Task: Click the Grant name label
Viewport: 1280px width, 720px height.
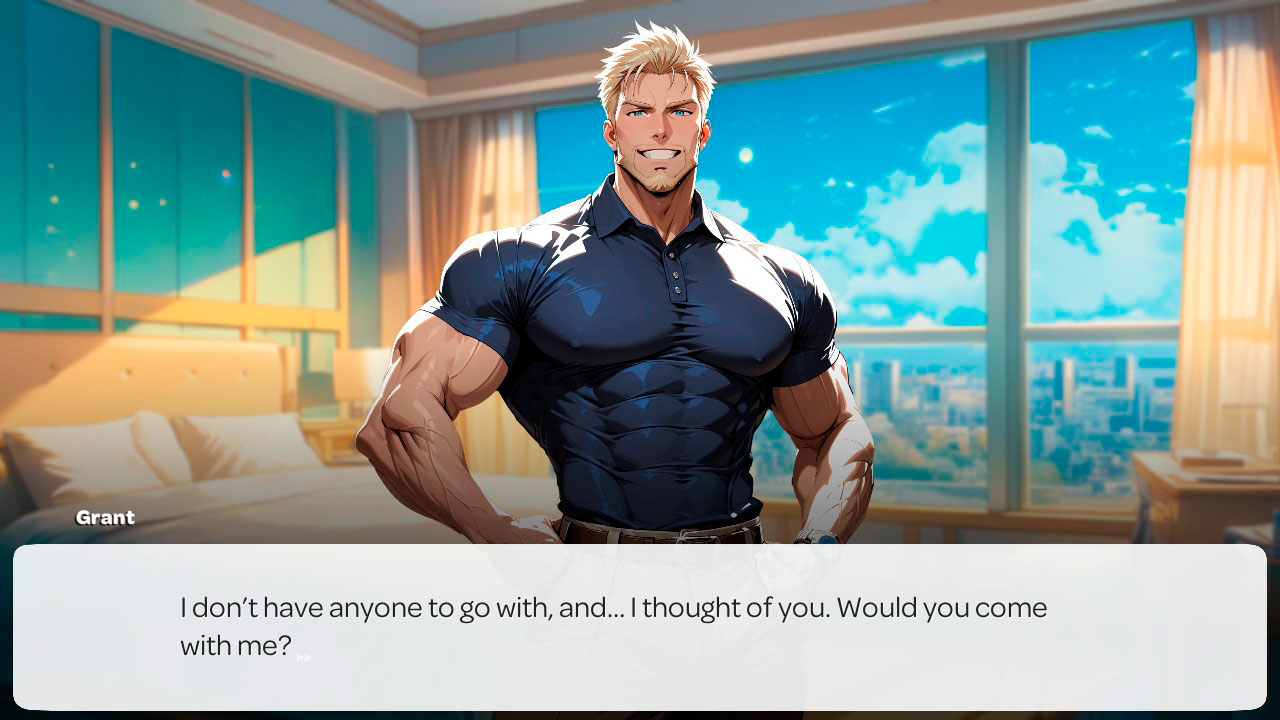Action: click(106, 518)
